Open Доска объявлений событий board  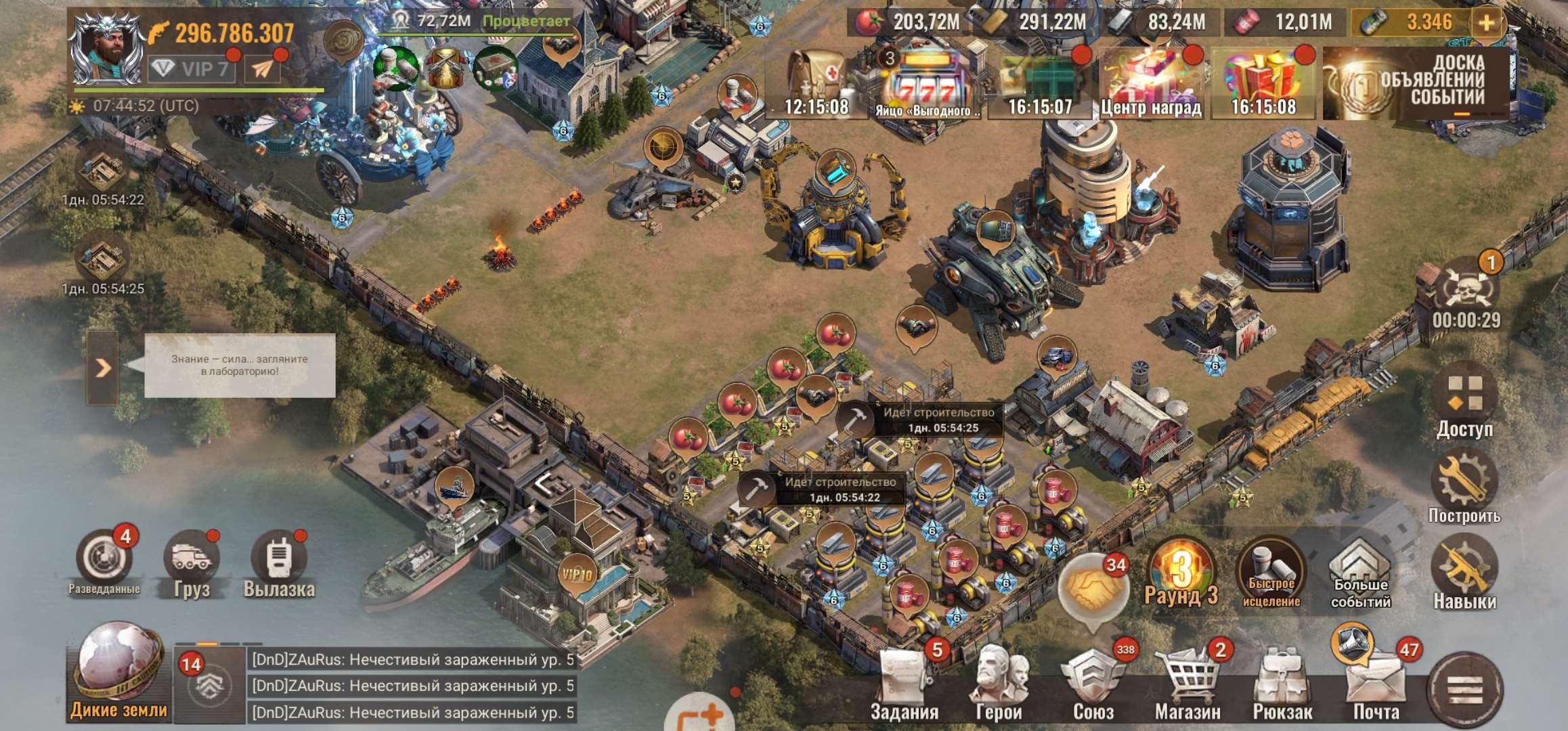(1416, 83)
